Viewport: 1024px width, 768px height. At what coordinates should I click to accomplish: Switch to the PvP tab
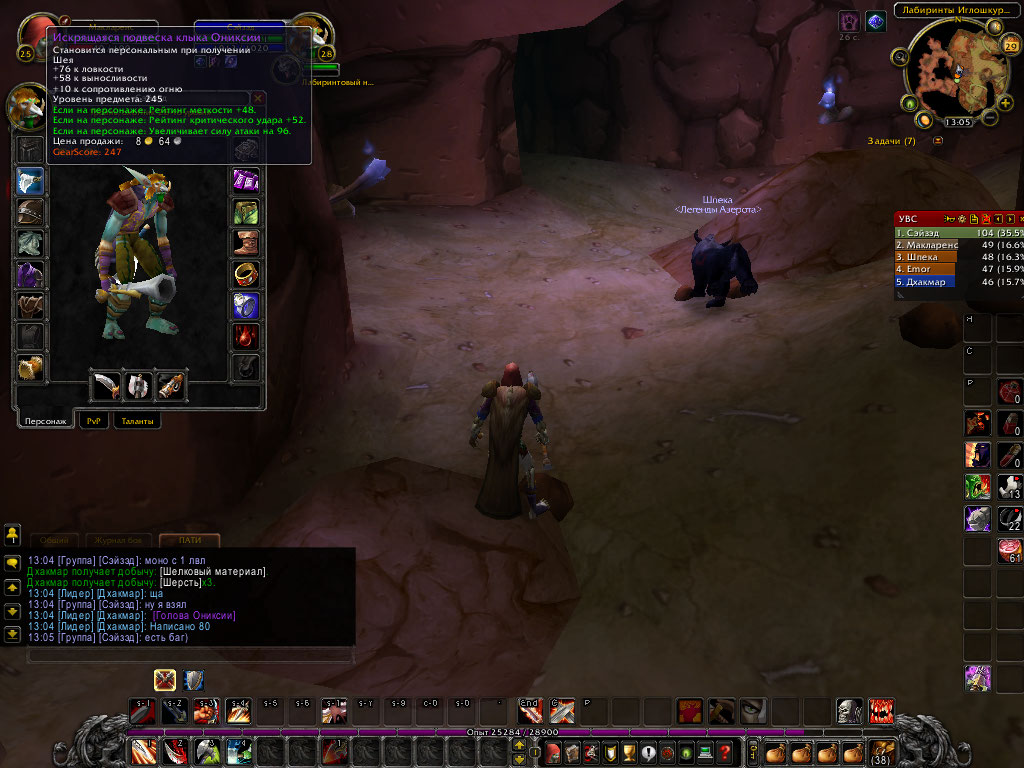tap(95, 421)
